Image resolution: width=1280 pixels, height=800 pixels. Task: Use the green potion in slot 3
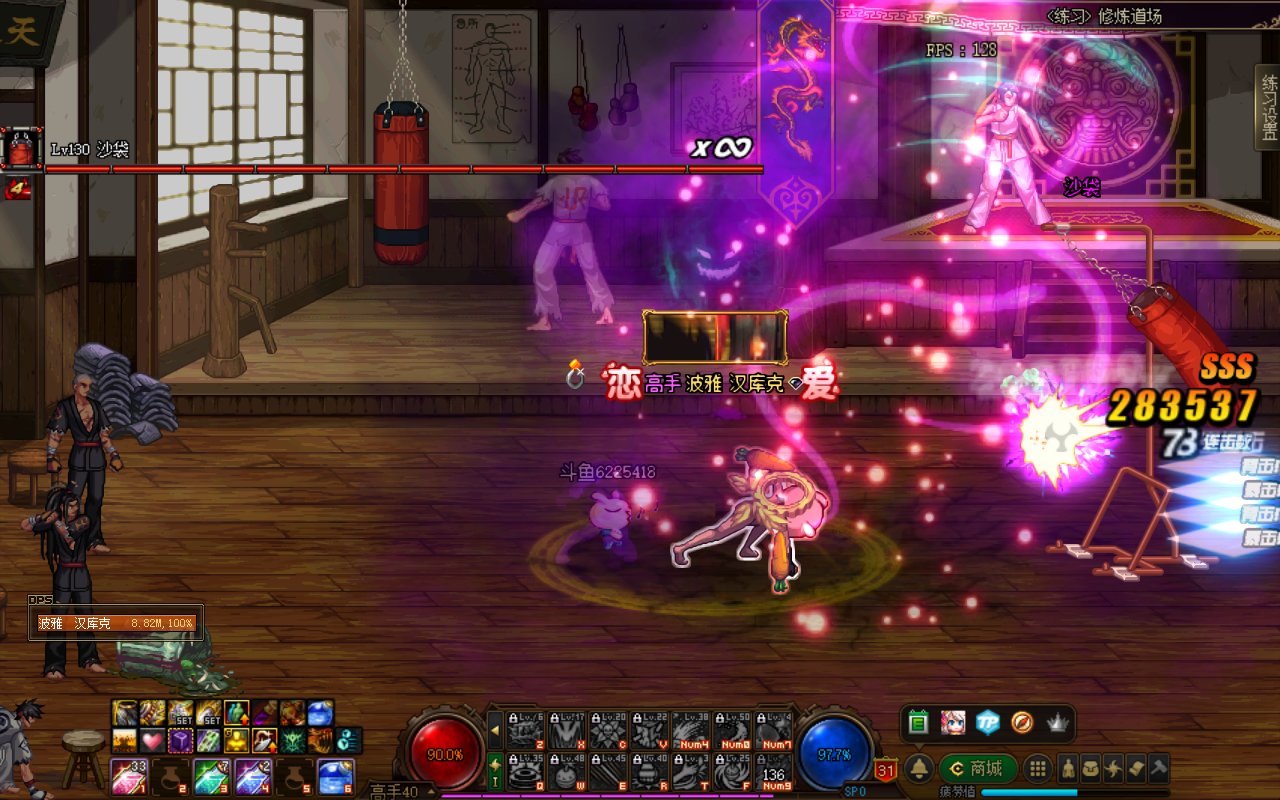210,776
